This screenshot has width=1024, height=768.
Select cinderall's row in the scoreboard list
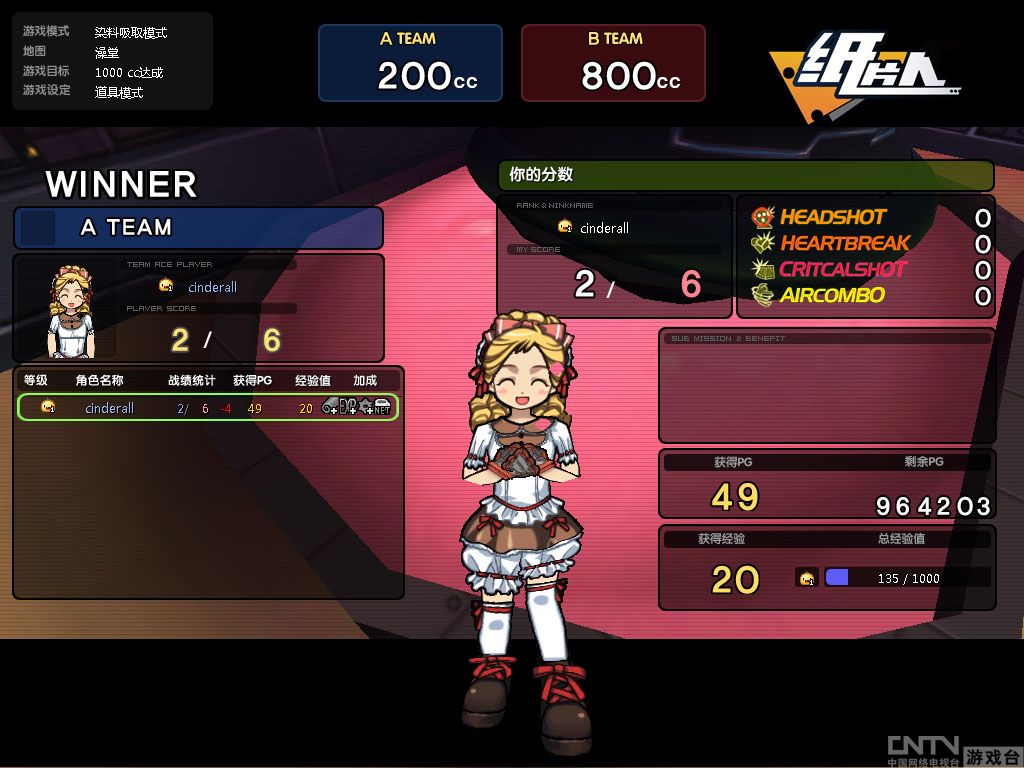(110, 408)
